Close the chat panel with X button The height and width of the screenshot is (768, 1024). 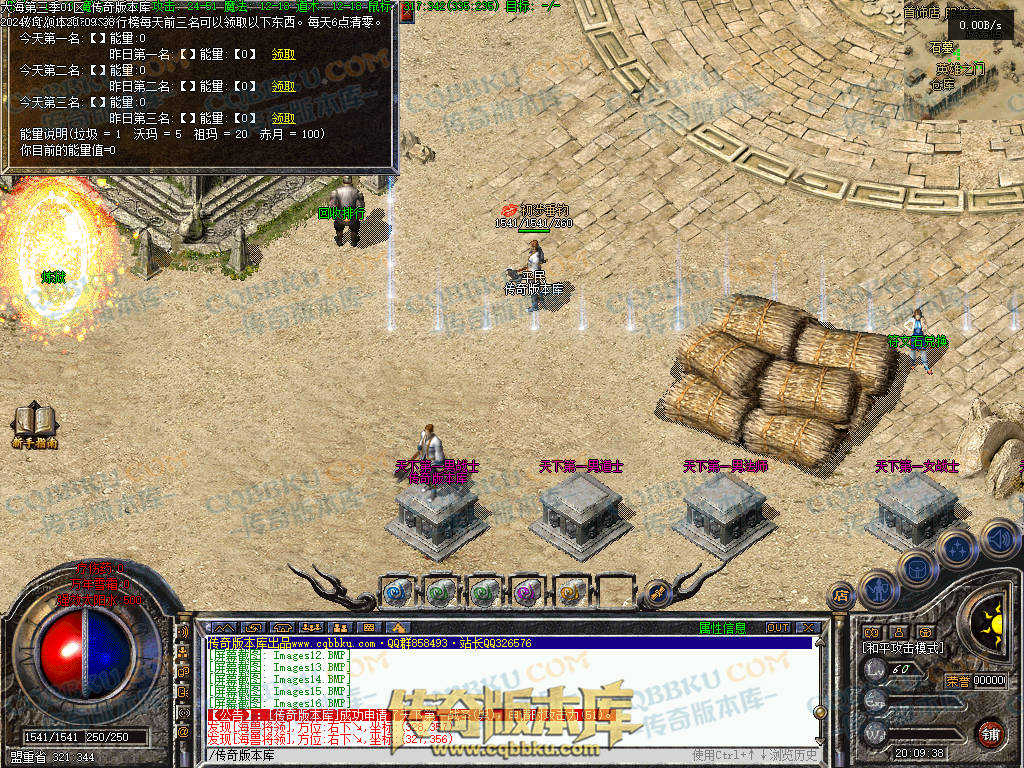(x=808, y=628)
